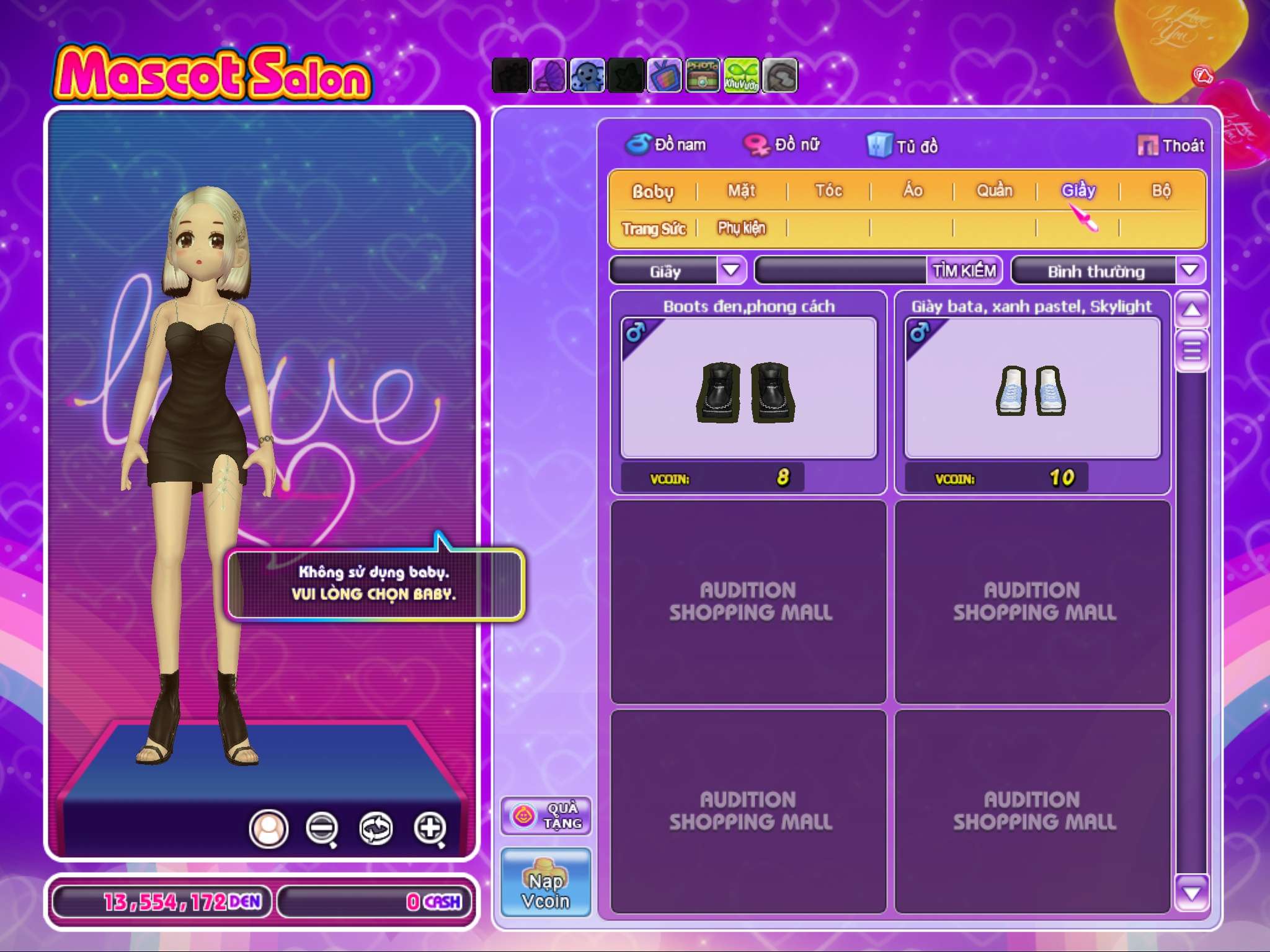
Task: Exit the salon with Thoát
Action: click(1171, 146)
